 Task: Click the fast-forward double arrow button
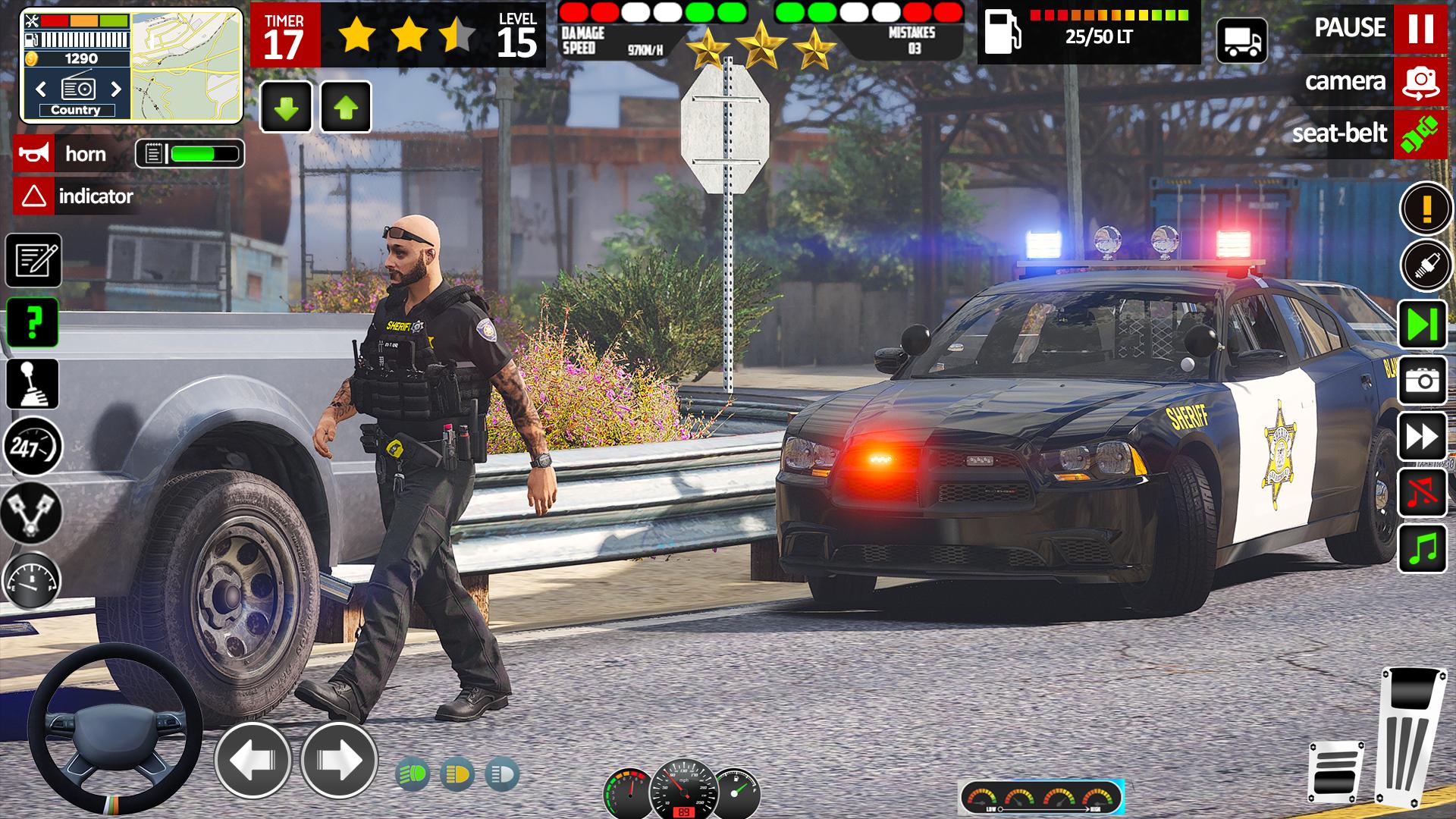(x=1423, y=437)
